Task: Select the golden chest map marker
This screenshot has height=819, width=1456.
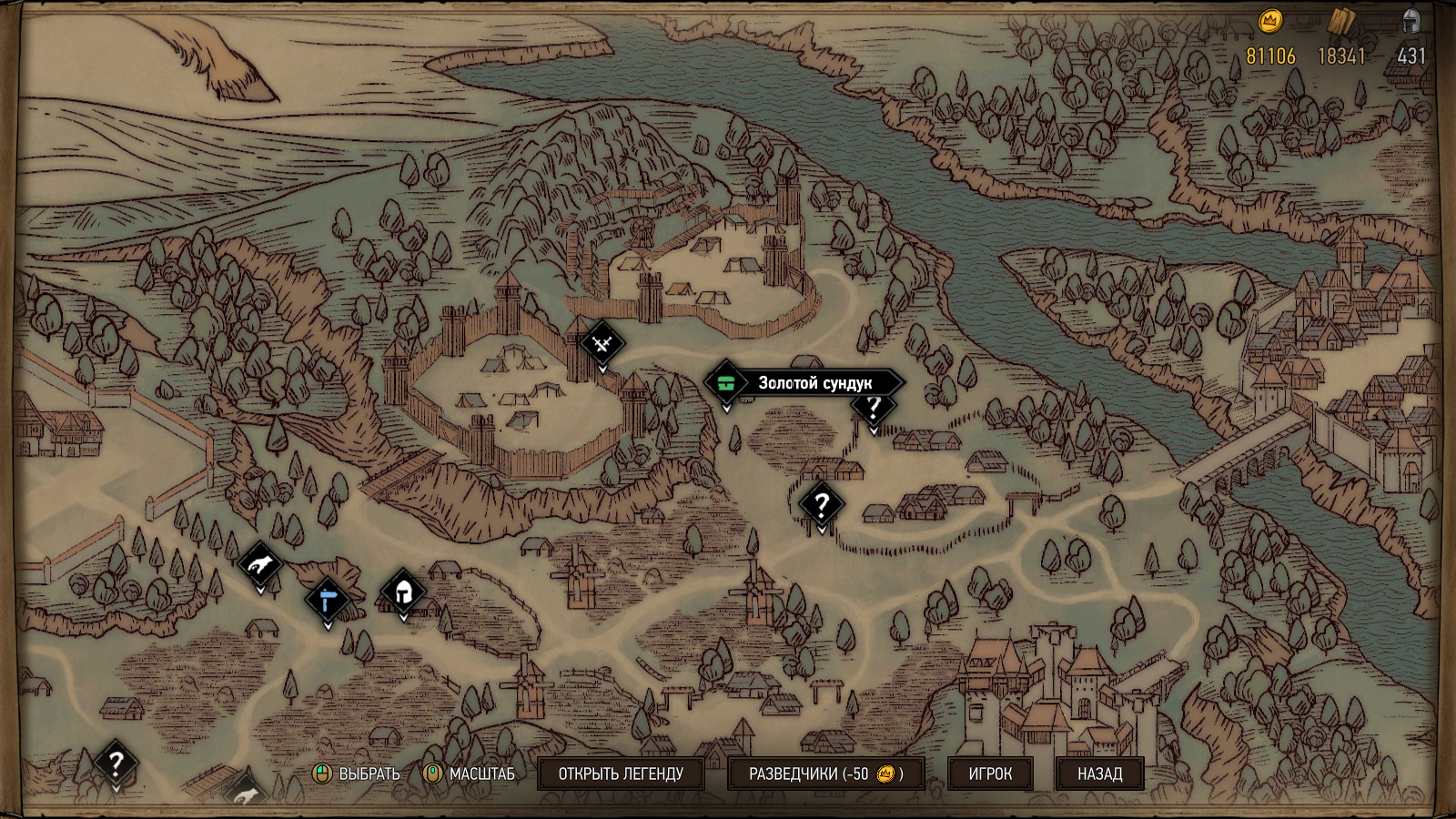Action: tap(725, 383)
